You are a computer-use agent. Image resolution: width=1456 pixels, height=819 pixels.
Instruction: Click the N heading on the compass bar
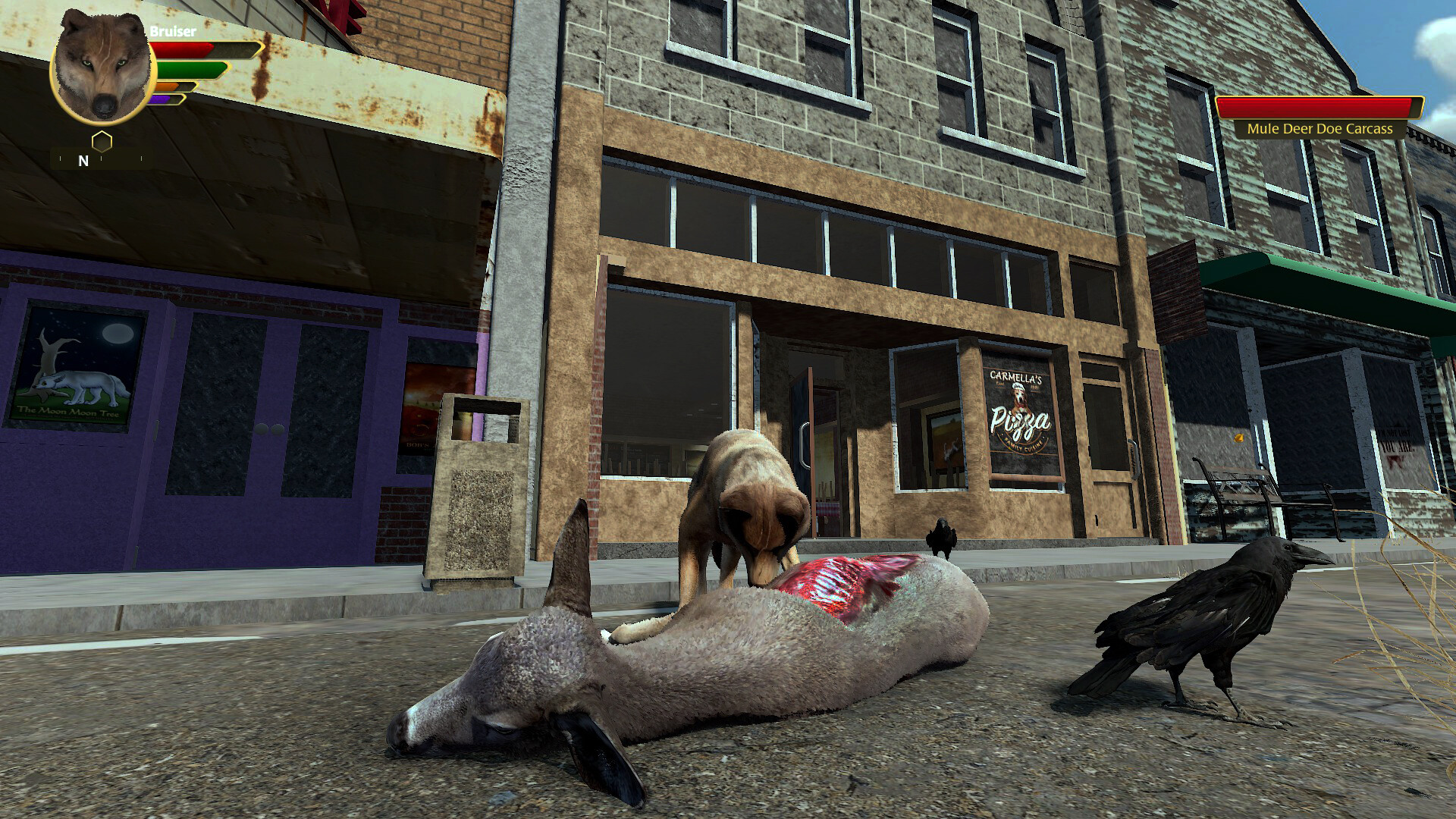[x=82, y=162]
